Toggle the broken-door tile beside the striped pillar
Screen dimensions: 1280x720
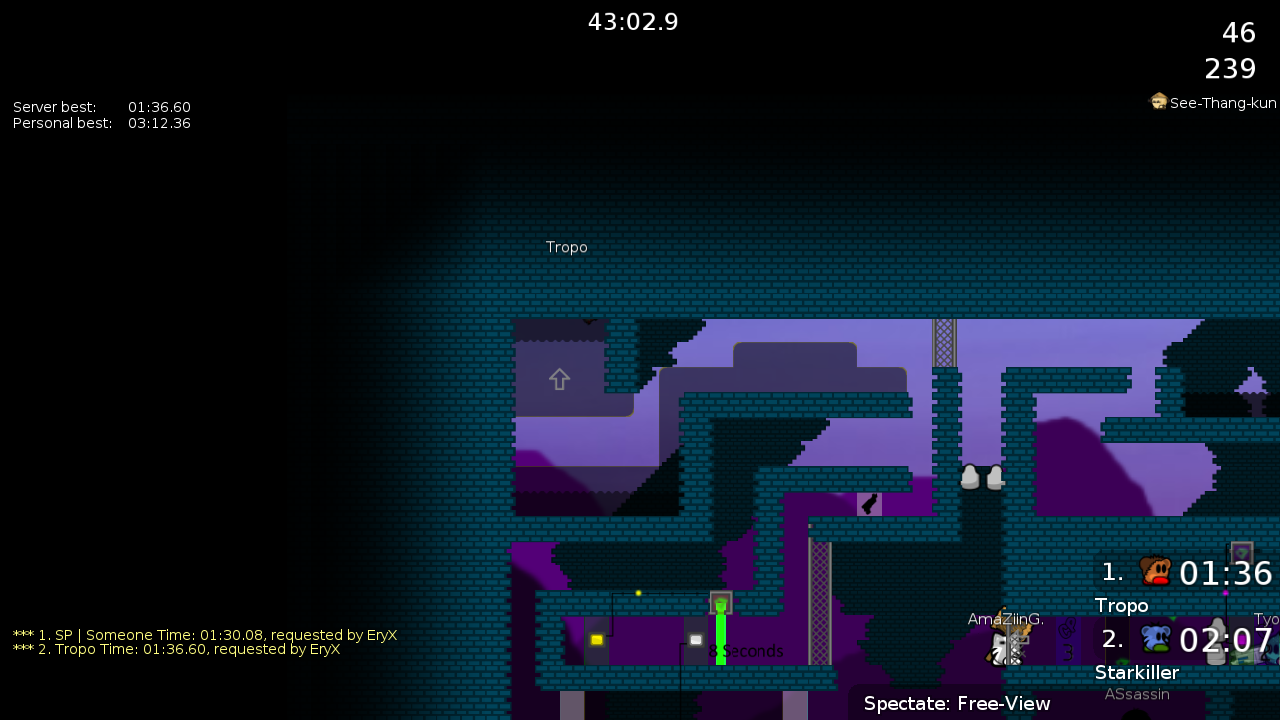coord(868,503)
